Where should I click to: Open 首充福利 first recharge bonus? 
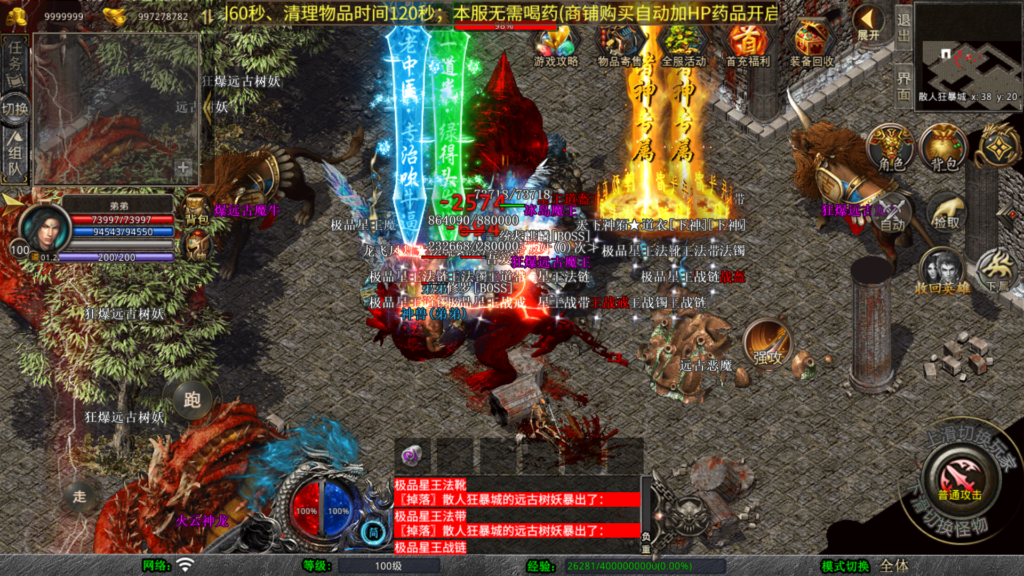[747, 44]
